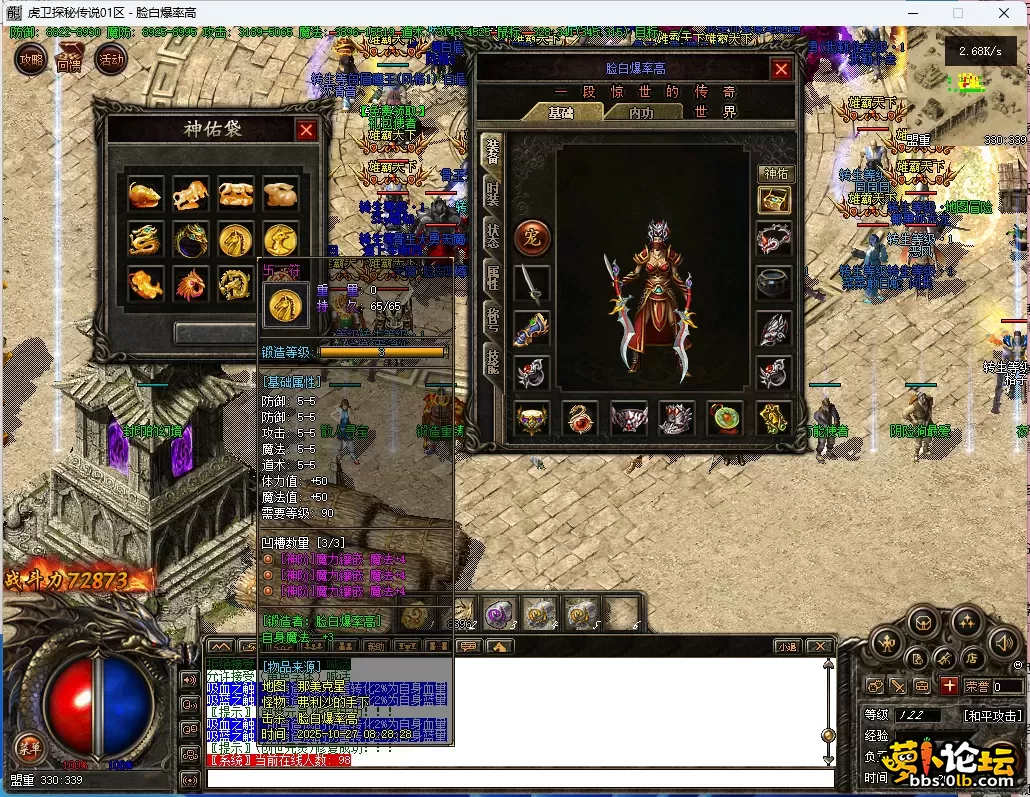
Task: Click the 神佑 button in character panel
Action: (x=775, y=173)
